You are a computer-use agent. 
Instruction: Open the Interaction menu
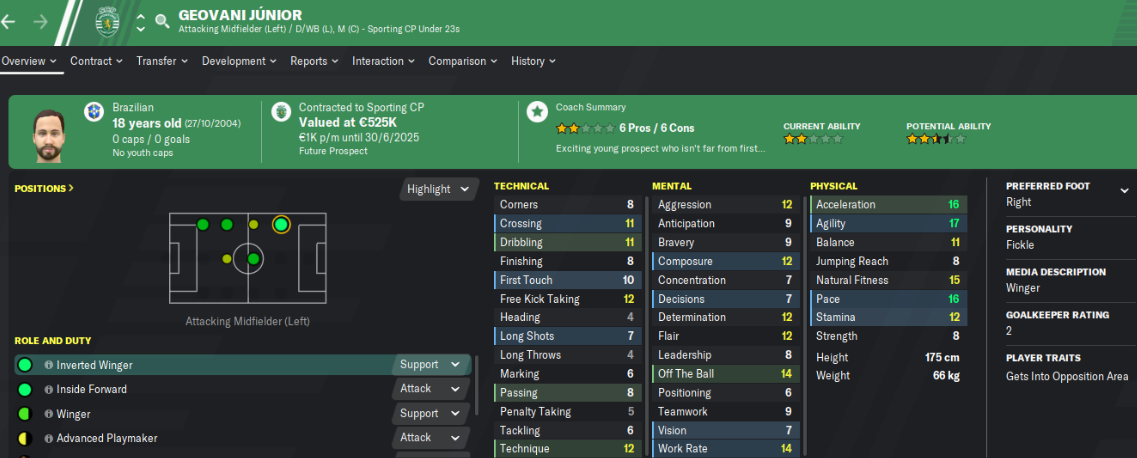[x=384, y=61]
